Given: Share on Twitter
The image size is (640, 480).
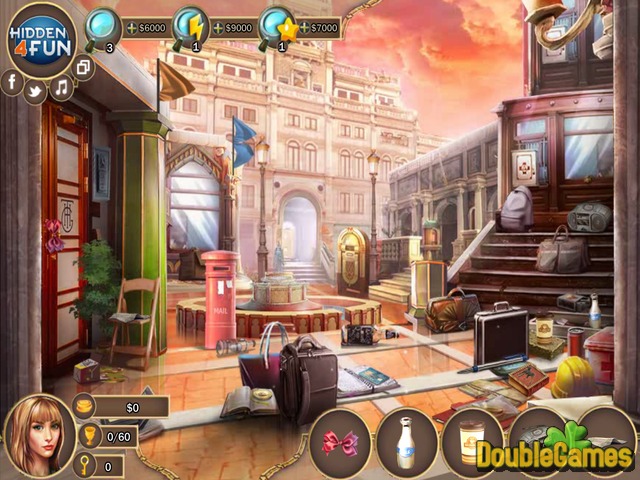Looking at the screenshot, I should click(x=37, y=90).
